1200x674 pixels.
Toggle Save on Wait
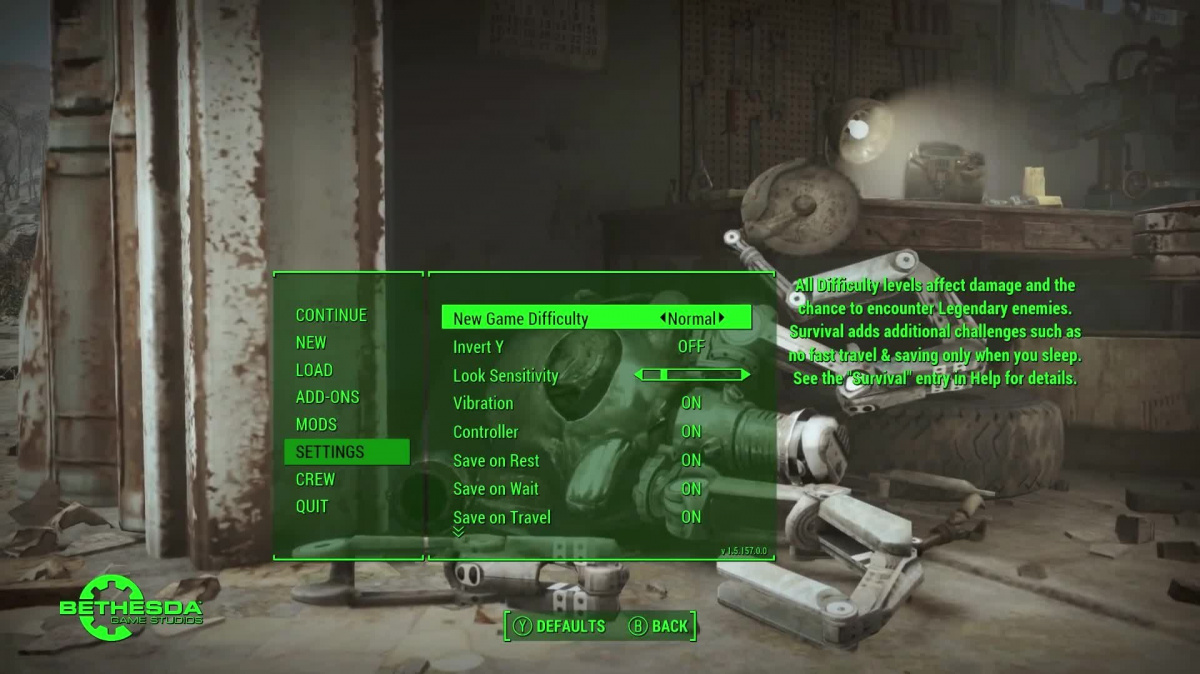click(691, 489)
